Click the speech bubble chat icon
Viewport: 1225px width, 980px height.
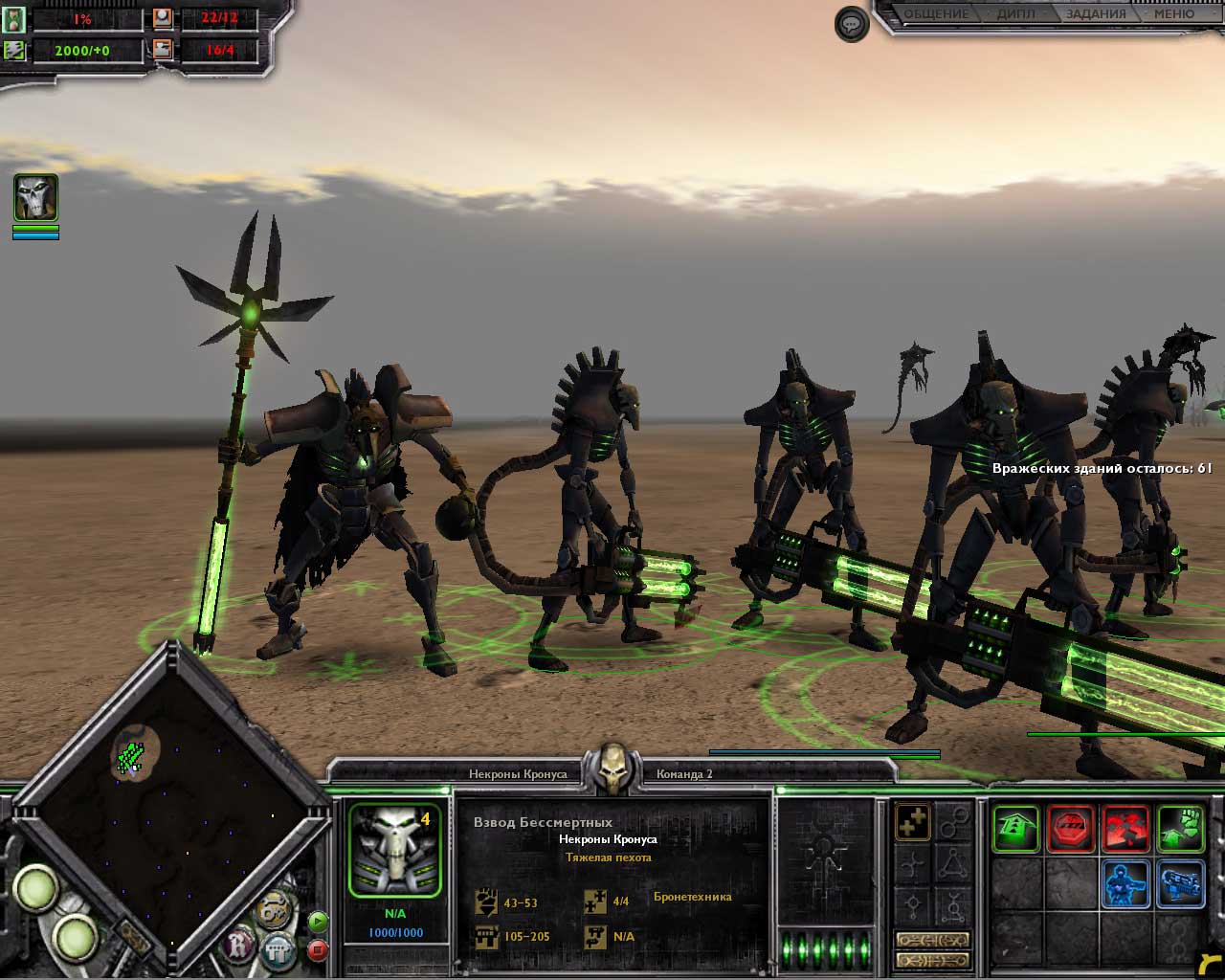[x=852, y=24]
